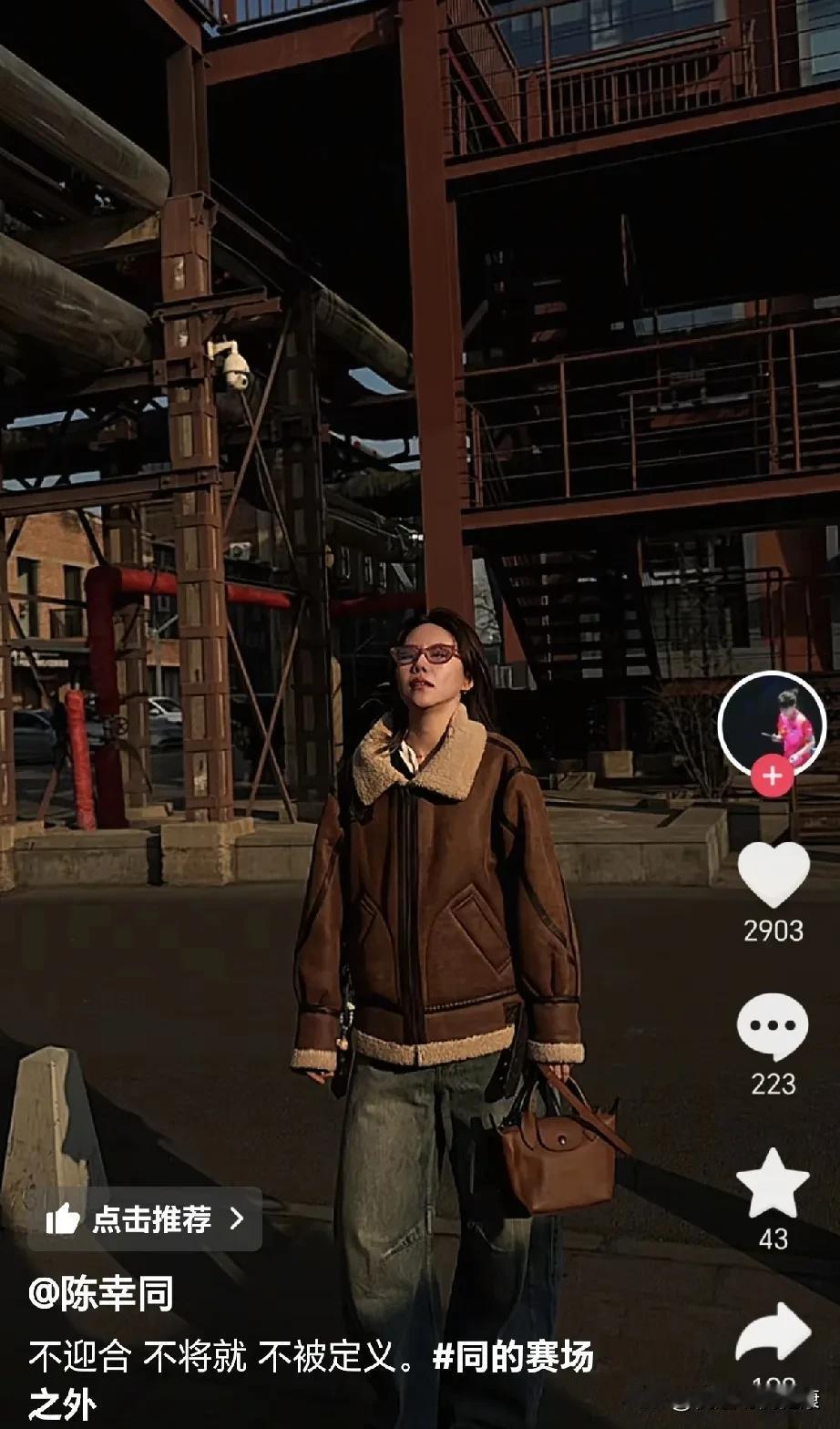Share the video using the arrow icon
Image resolution: width=840 pixels, height=1429 pixels.
click(773, 1332)
